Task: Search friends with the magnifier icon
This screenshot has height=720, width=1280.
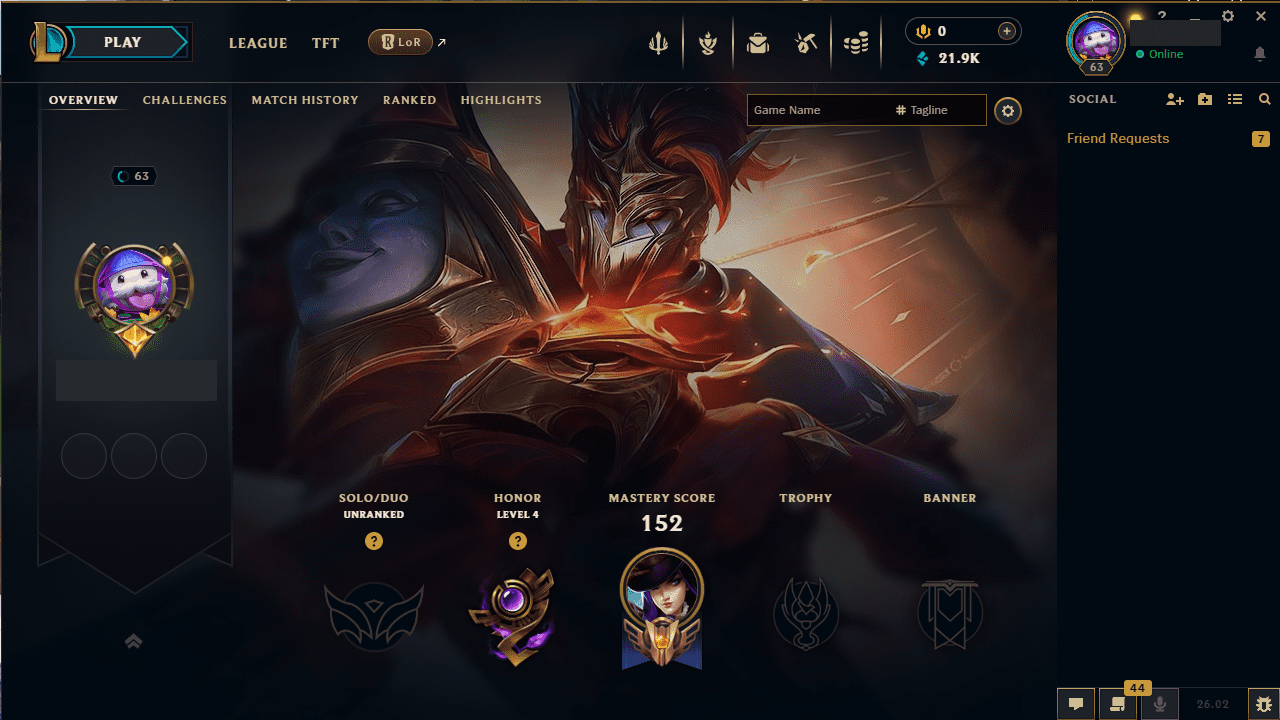Action: 1264,99
